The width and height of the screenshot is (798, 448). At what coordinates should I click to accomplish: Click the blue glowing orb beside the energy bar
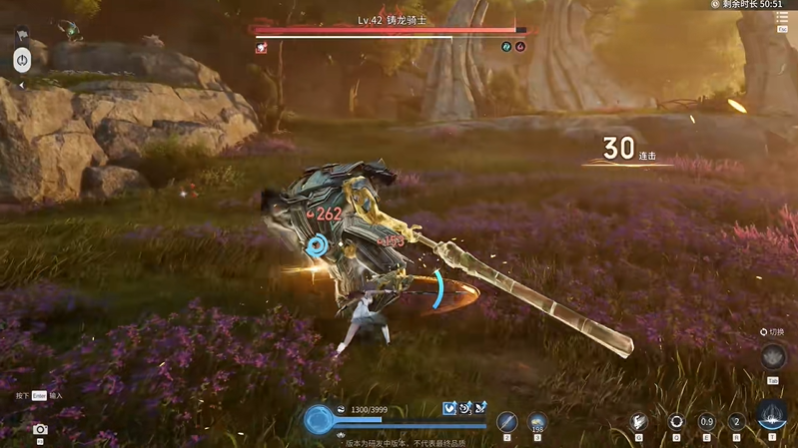point(318,419)
